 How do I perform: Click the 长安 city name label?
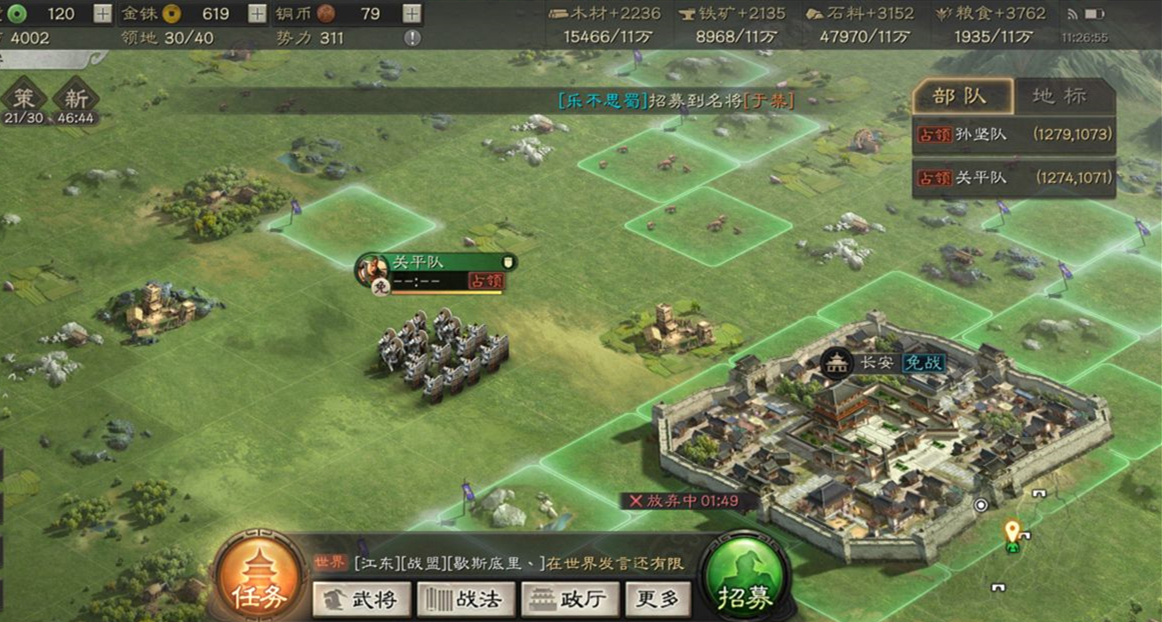(877, 362)
